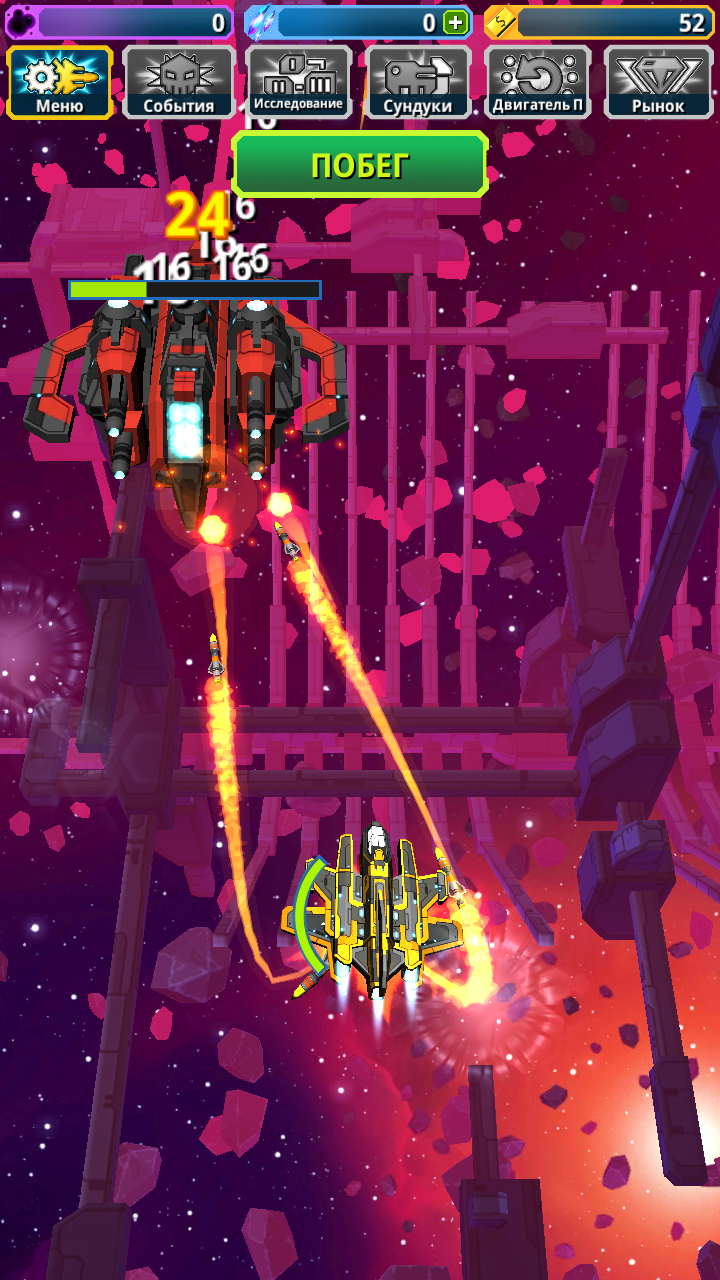Viewport: 720px width, 1280px height.
Task: Show the Сундуки chests screen
Action: [x=419, y=82]
